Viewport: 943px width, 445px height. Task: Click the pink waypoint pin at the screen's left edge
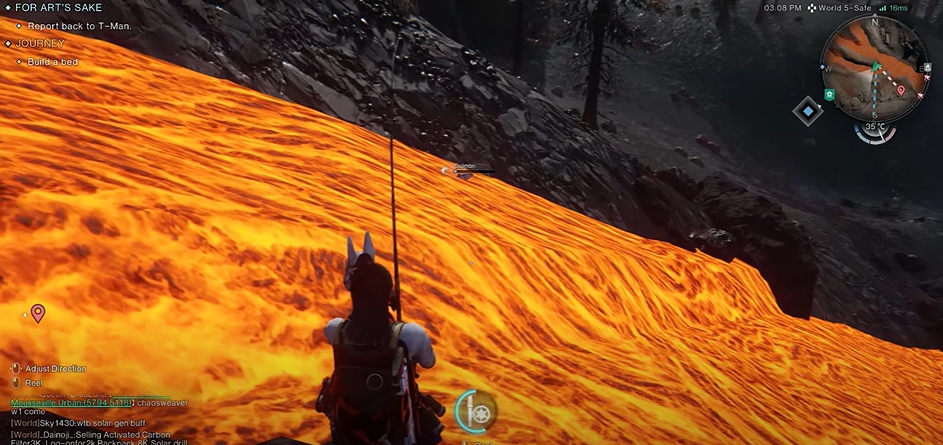tap(38, 314)
